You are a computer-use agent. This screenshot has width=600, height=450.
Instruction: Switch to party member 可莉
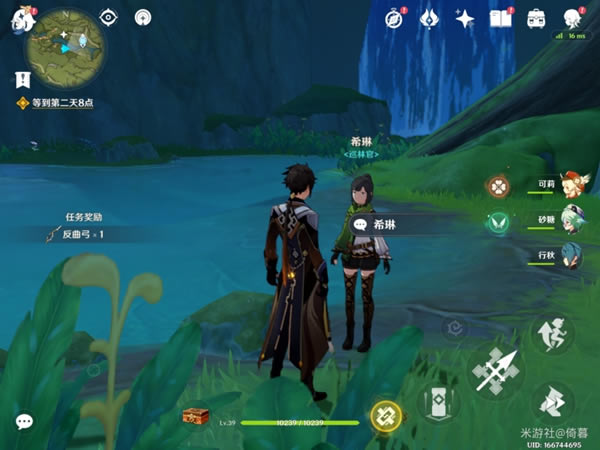569,185
